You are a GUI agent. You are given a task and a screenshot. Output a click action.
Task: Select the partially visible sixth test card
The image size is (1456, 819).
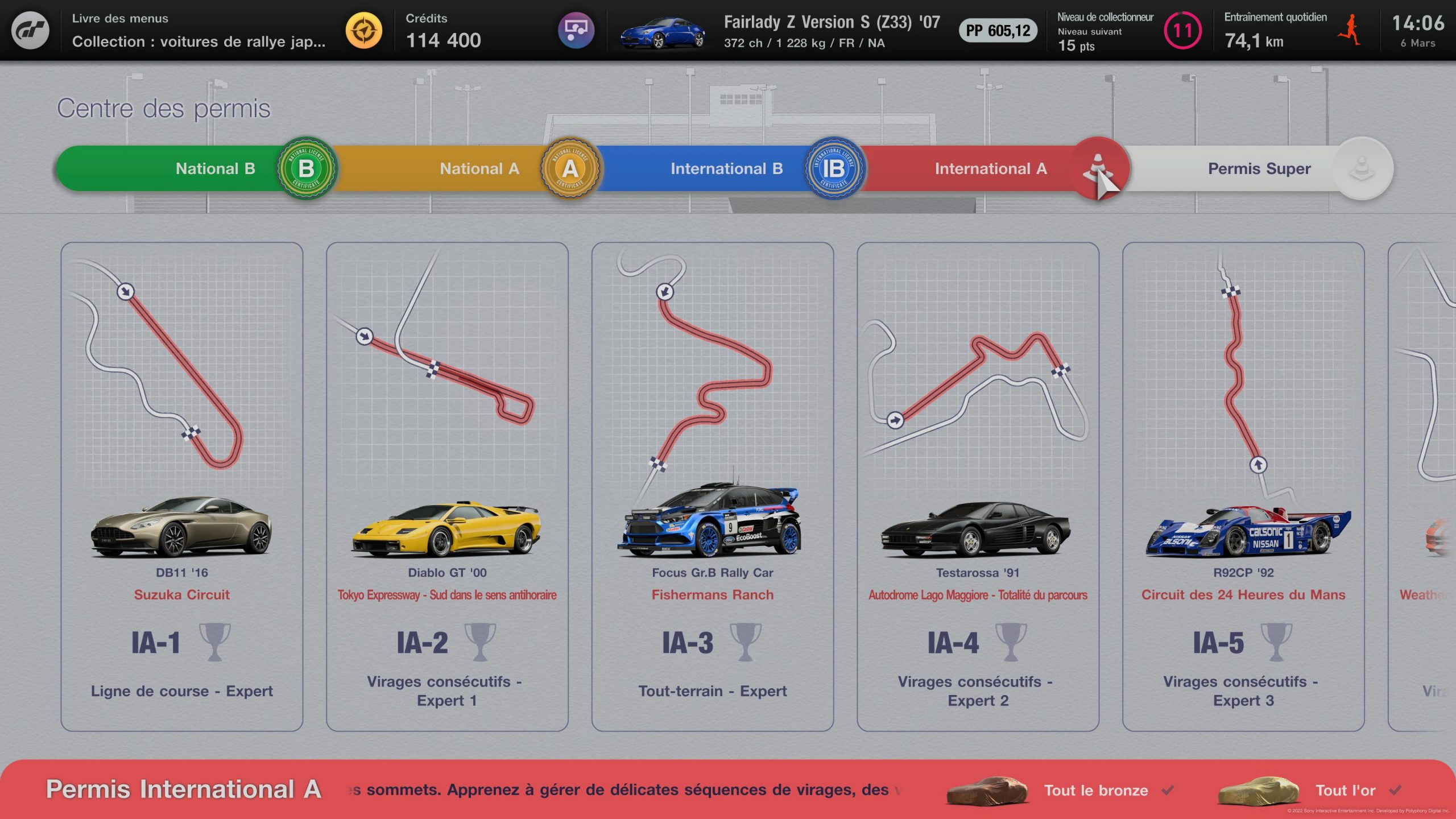click(1423, 486)
